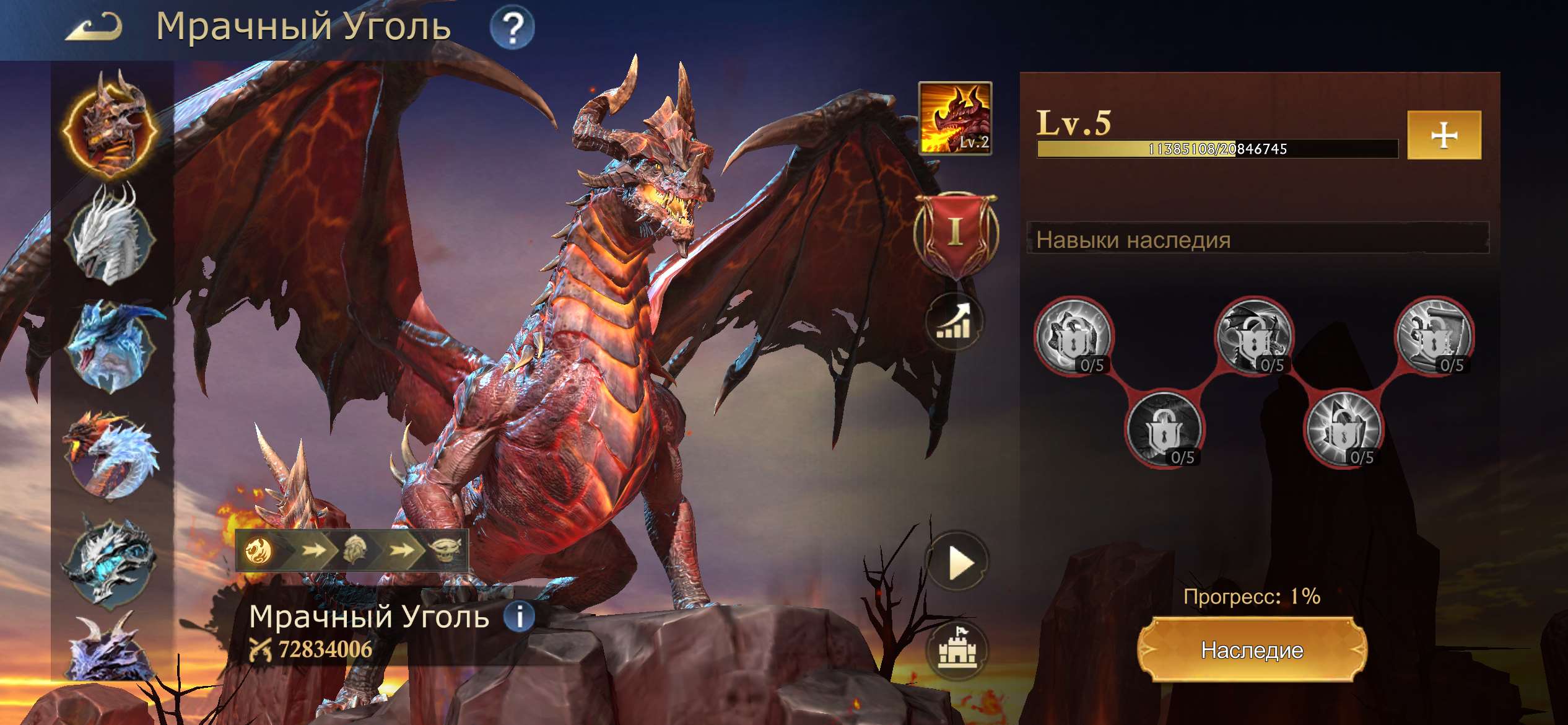Show info for Мрачный Уголь
The height and width of the screenshot is (725, 1568).
[519, 616]
